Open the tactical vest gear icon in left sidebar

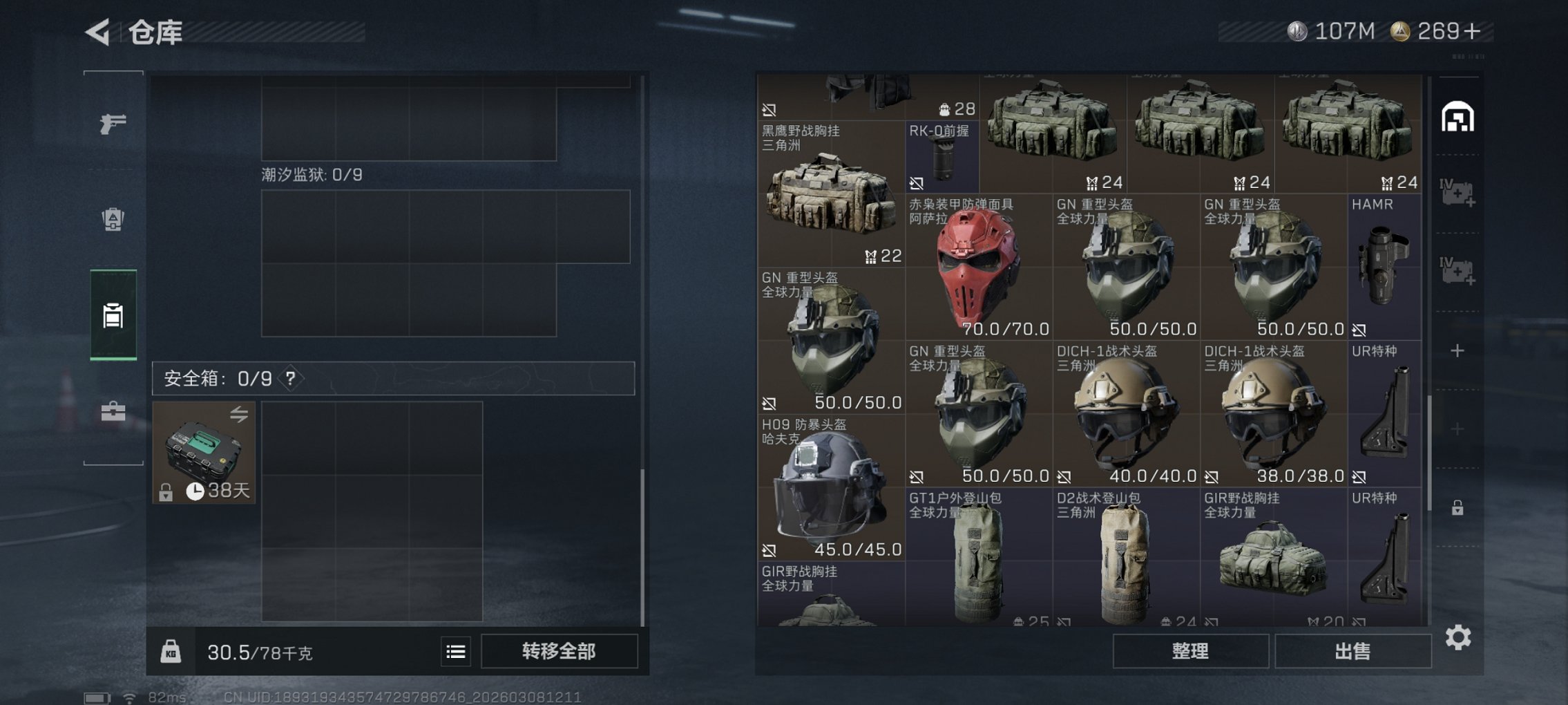113,220
